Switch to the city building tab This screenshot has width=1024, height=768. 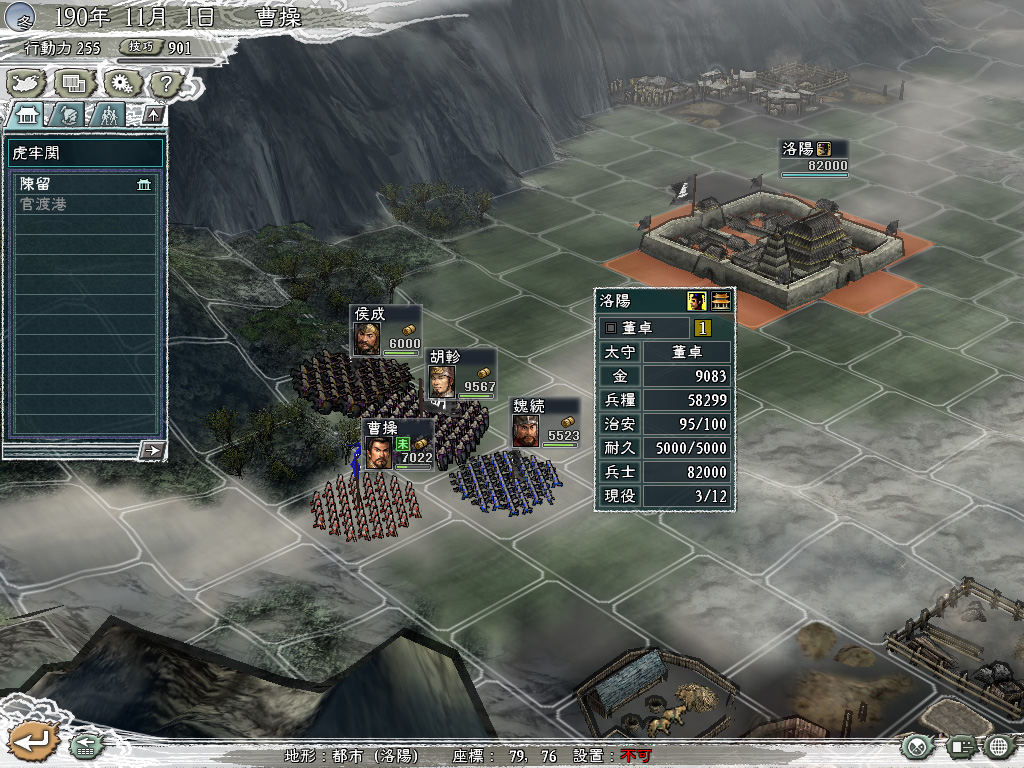pos(27,114)
